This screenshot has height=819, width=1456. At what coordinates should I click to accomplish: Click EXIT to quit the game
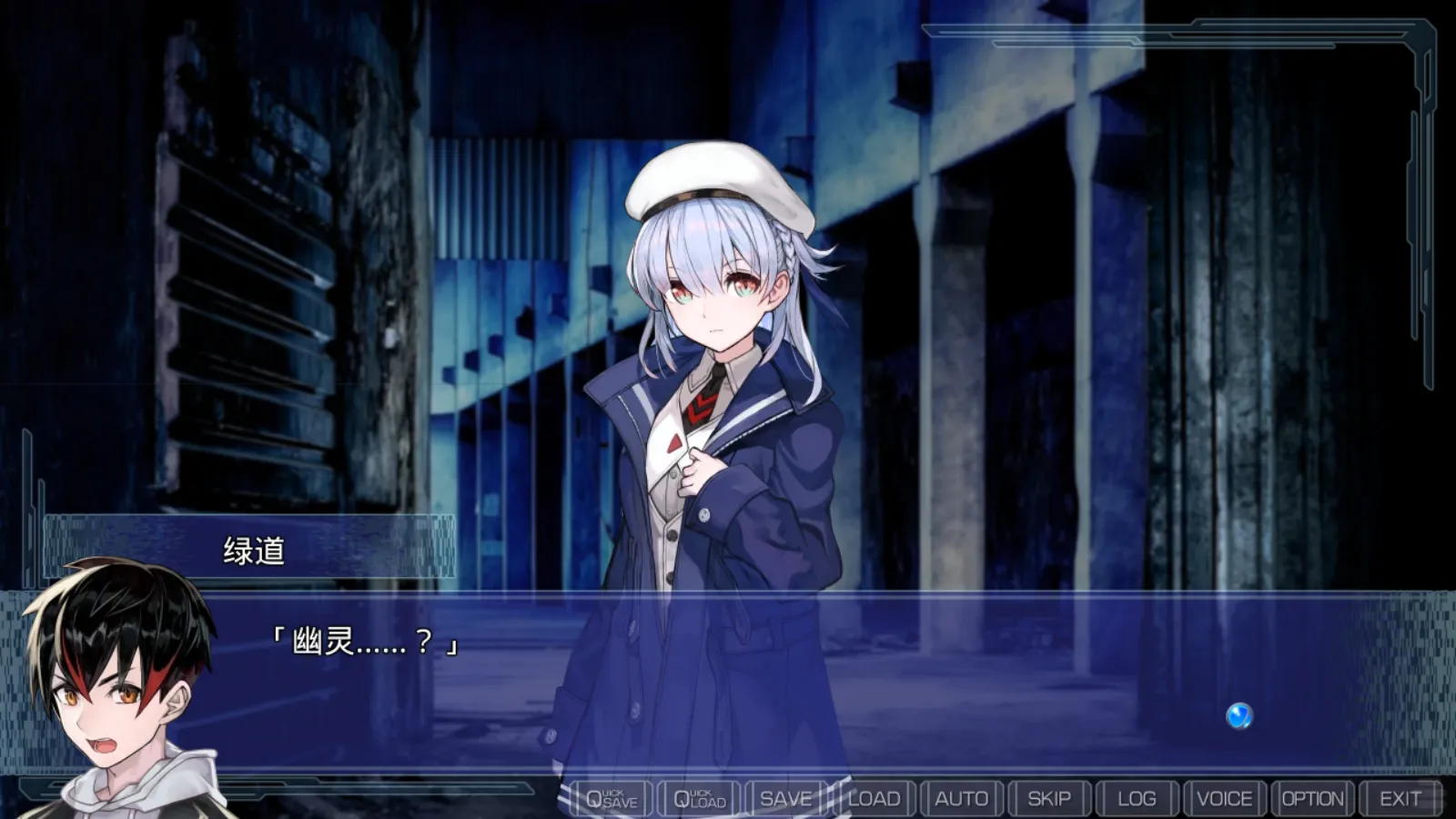pos(1400,797)
